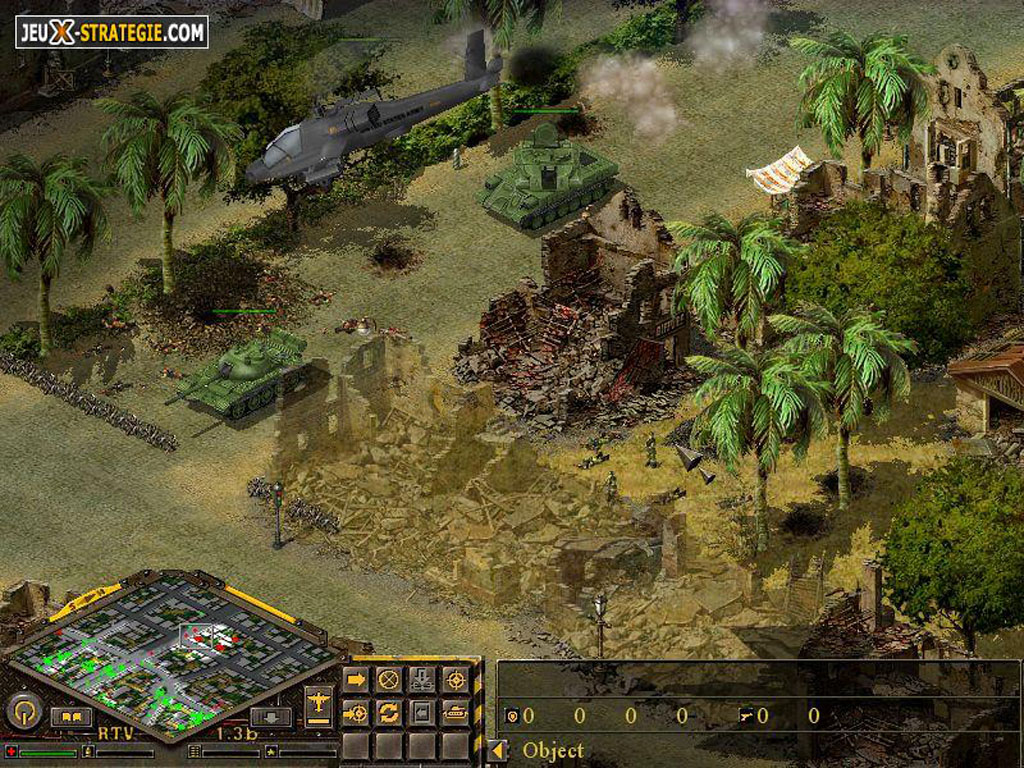Screen dimensions: 1024x768
Task: Issue the move order (right arrow)
Action: pyautogui.click(x=356, y=680)
